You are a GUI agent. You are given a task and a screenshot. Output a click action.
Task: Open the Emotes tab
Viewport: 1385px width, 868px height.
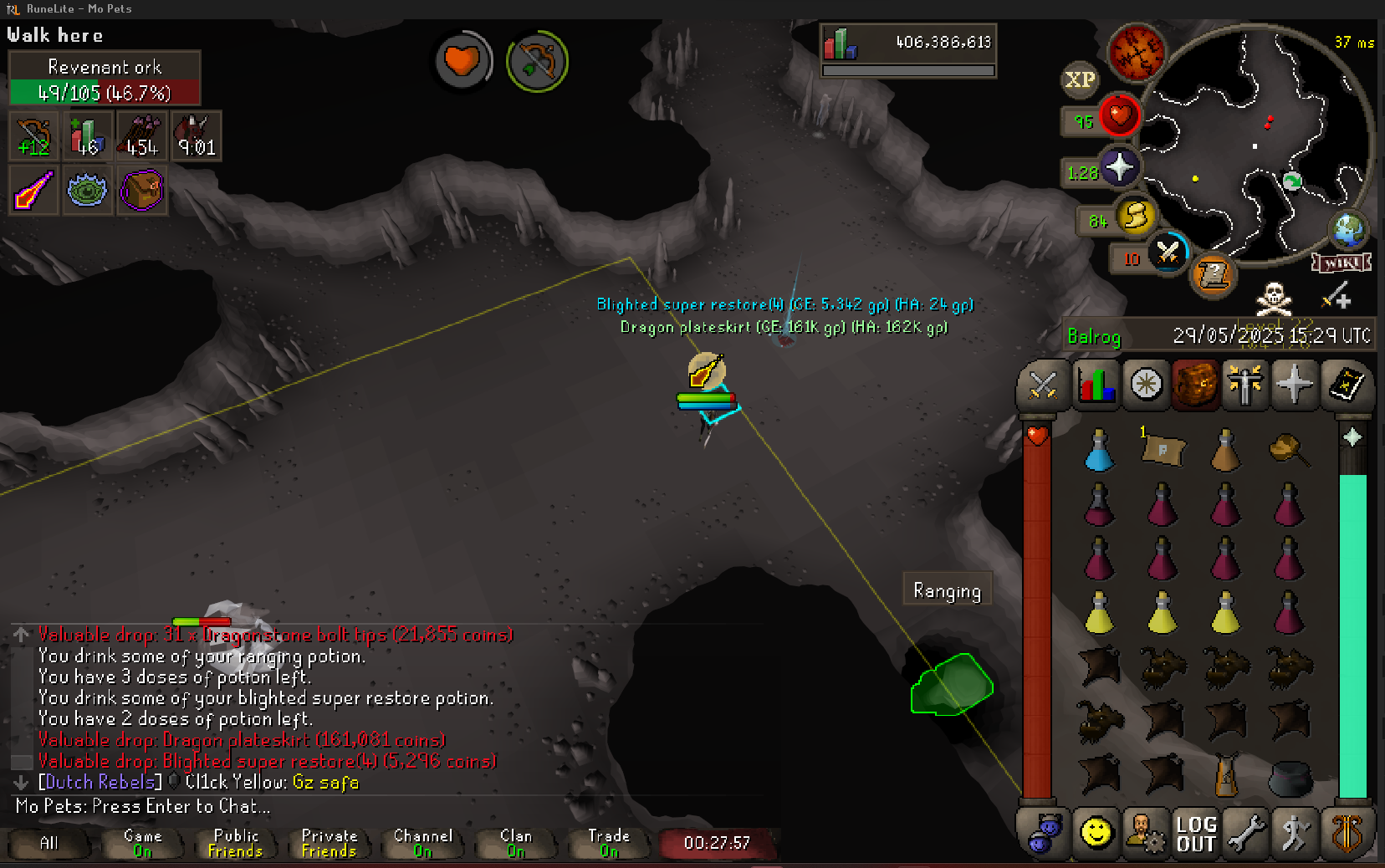tap(1296, 834)
